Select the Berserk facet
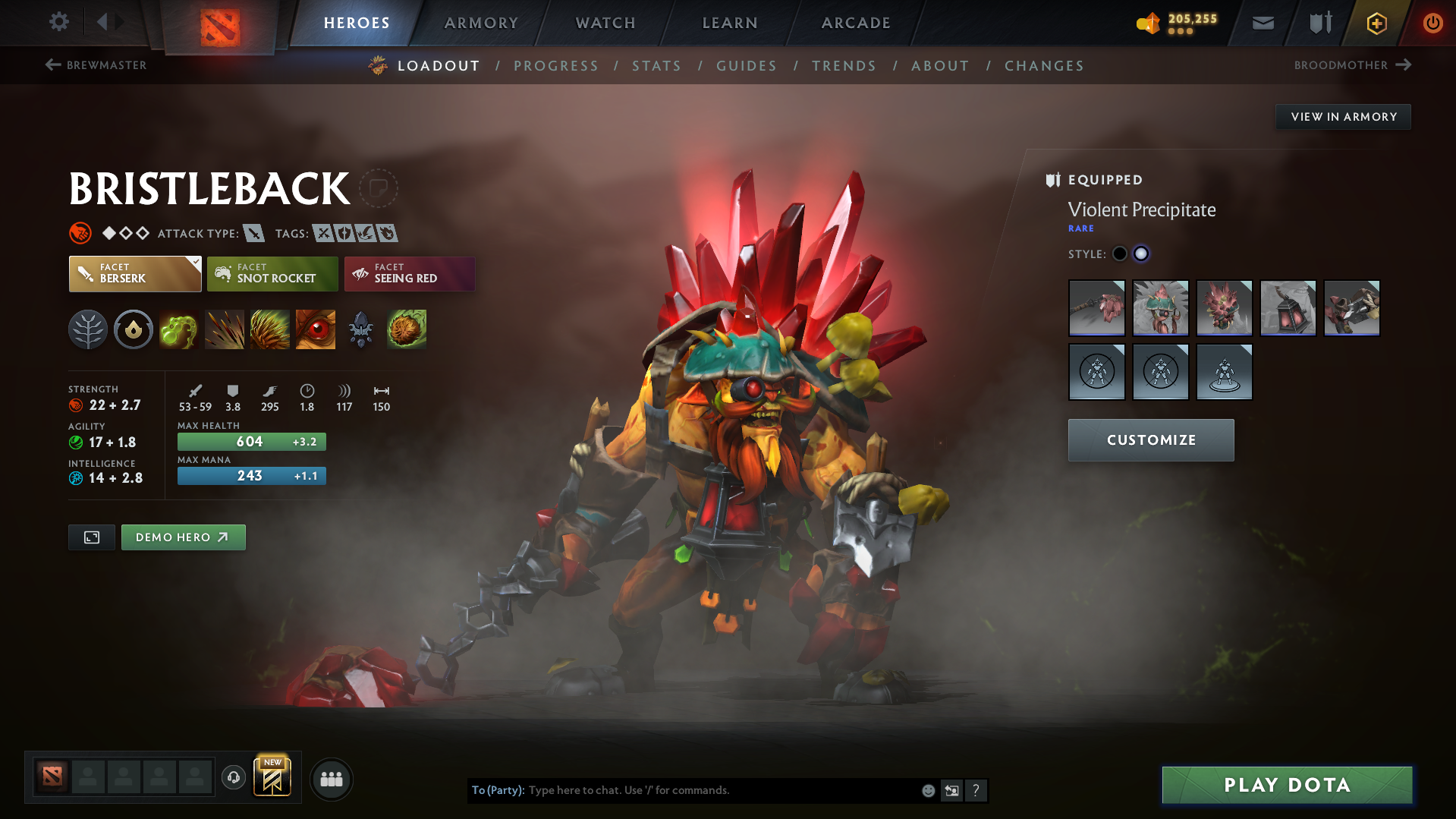1456x819 pixels. click(x=135, y=273)
